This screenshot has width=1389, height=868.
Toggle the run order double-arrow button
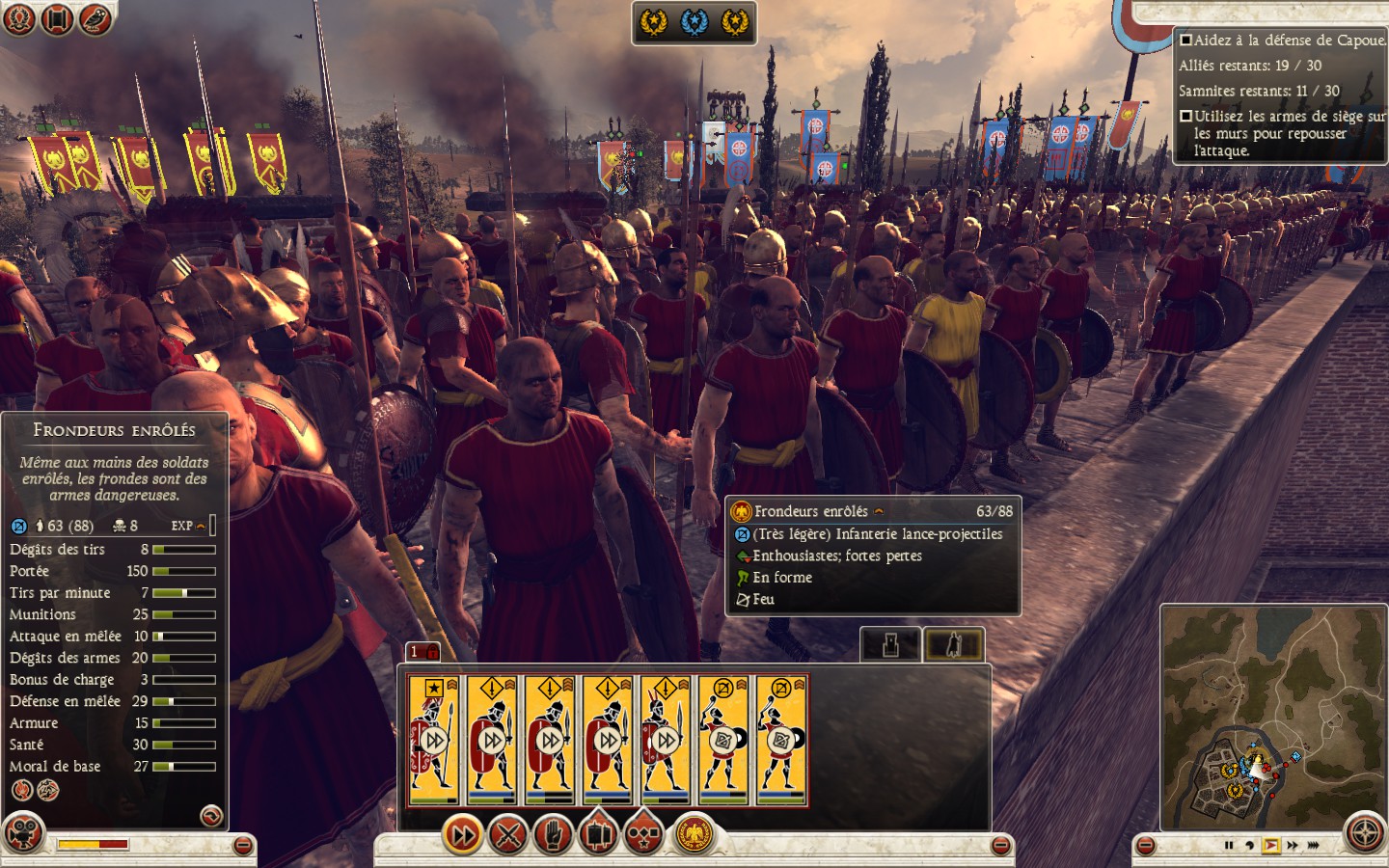coord(462,835)
